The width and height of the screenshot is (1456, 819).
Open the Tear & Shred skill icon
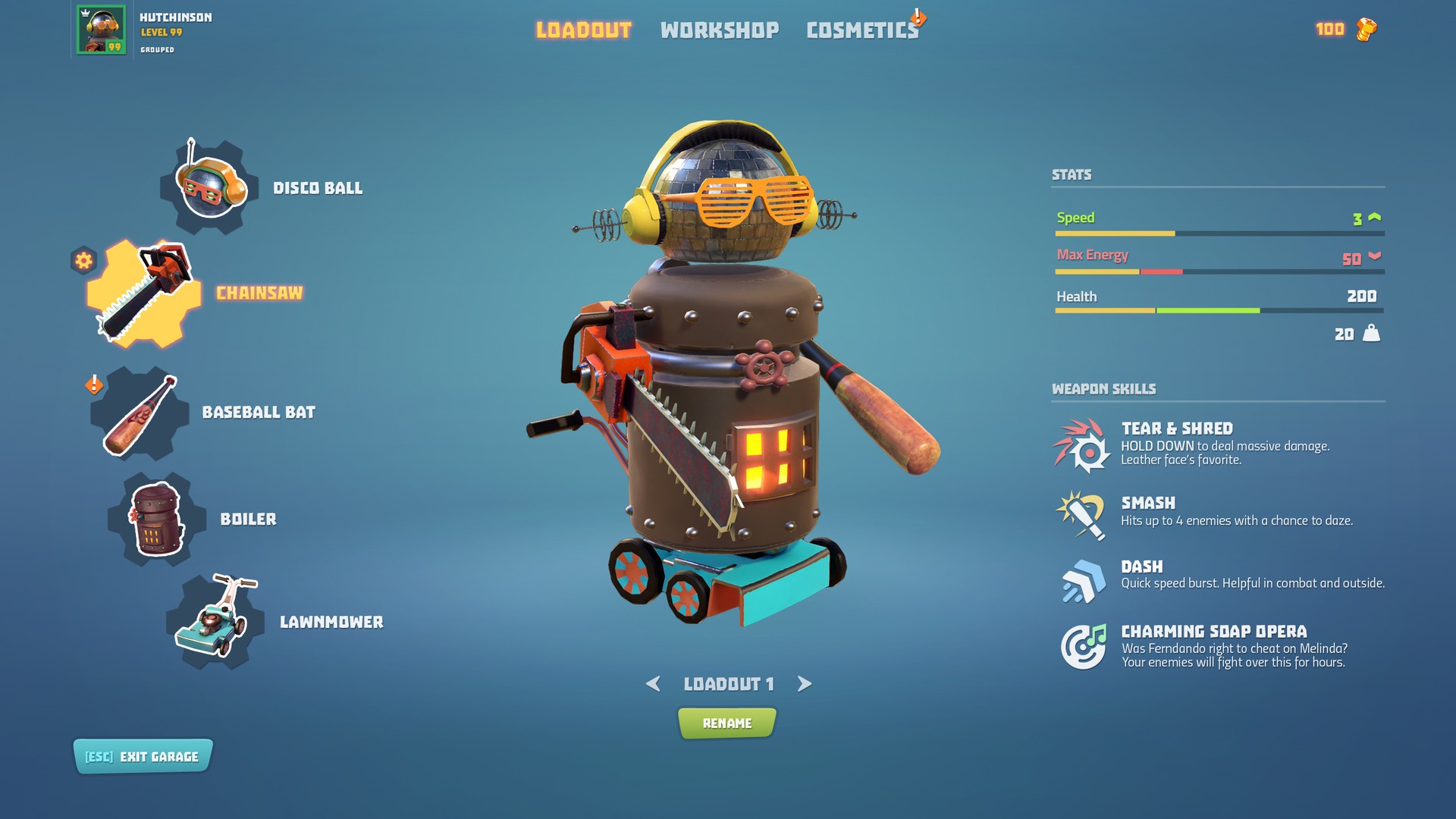click(x=1083, y=446)
